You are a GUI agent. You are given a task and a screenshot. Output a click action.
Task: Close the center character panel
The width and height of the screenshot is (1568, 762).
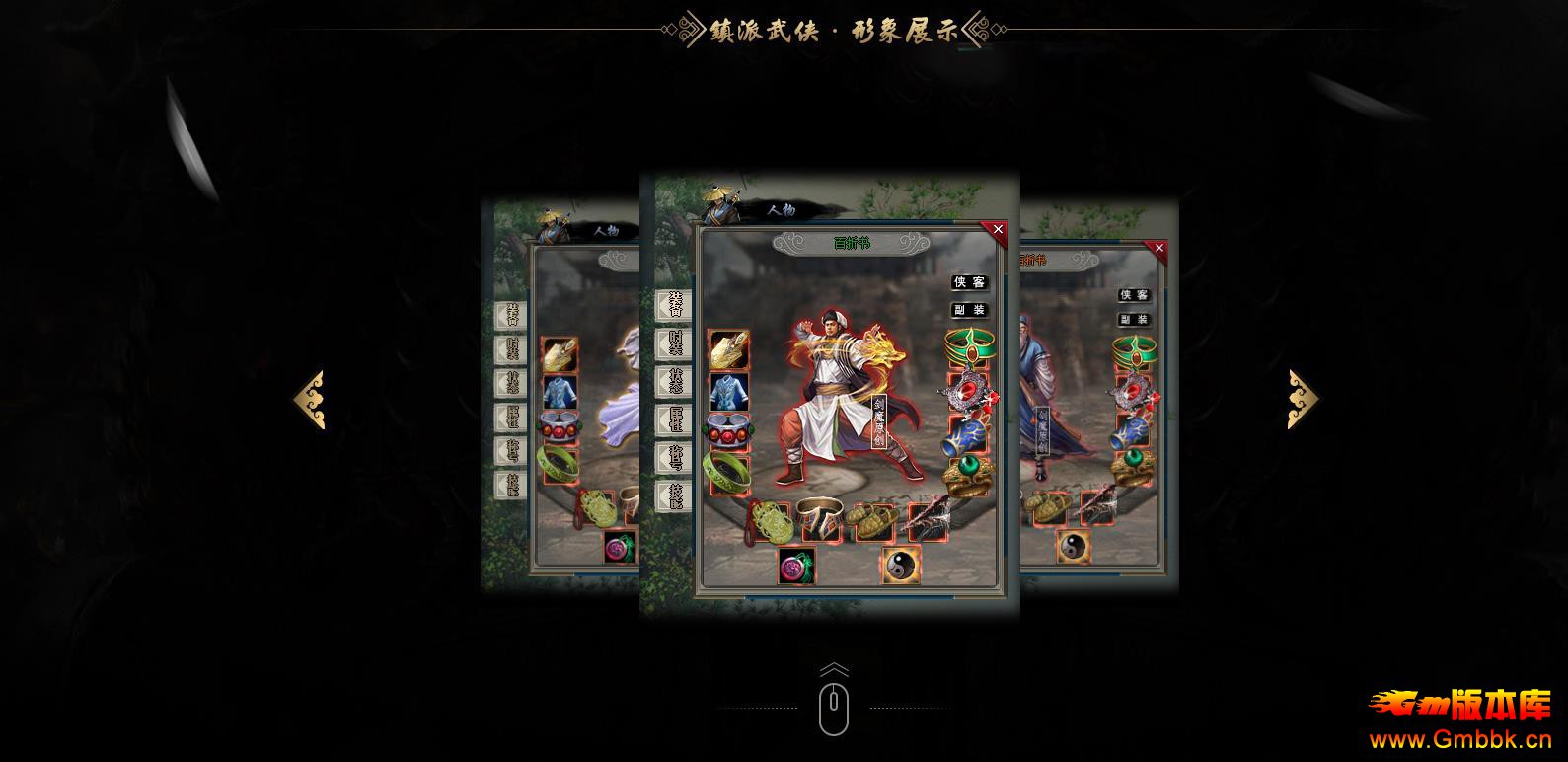point(997,230)
